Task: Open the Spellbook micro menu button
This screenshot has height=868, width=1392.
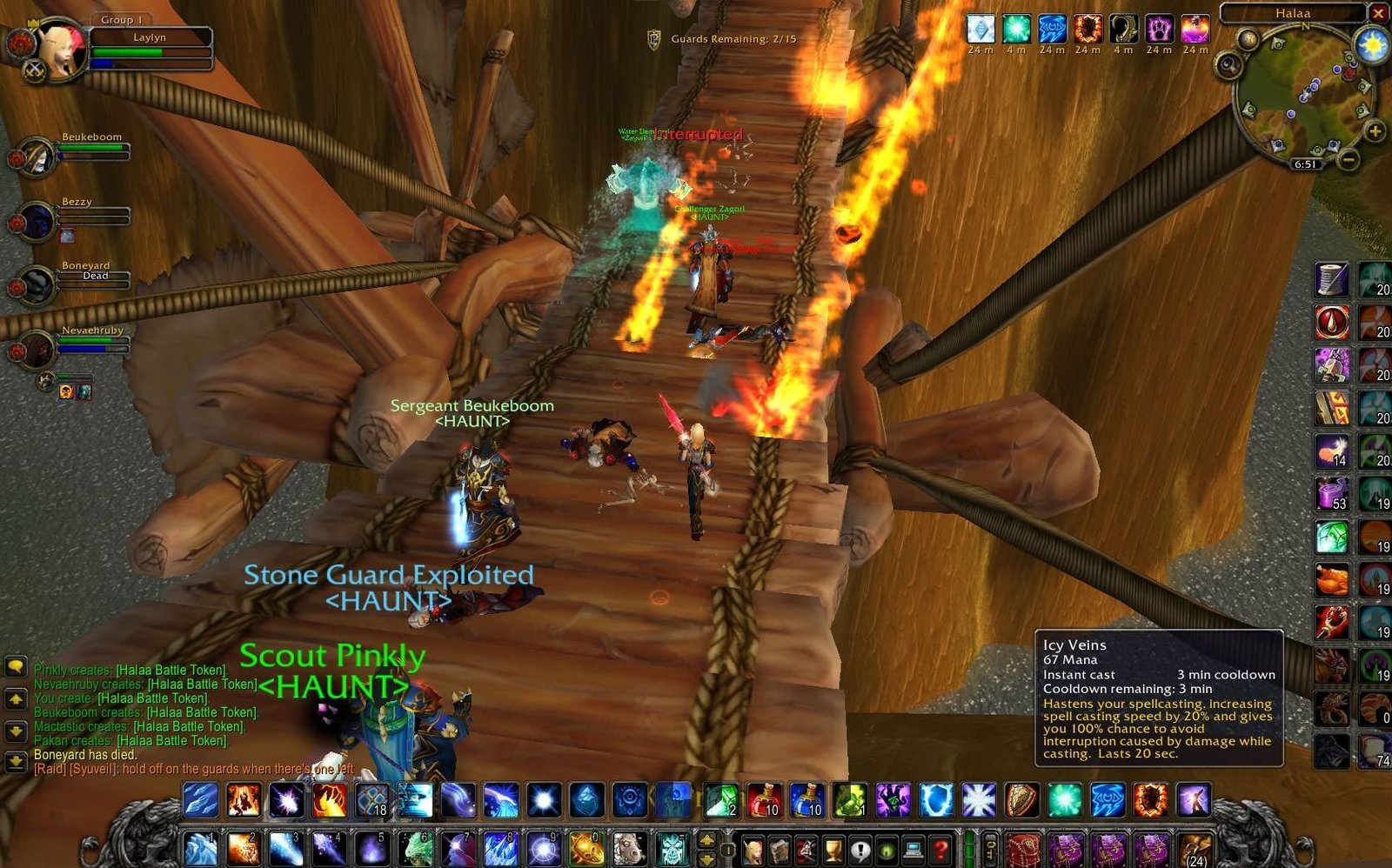Action: point(780,848)
